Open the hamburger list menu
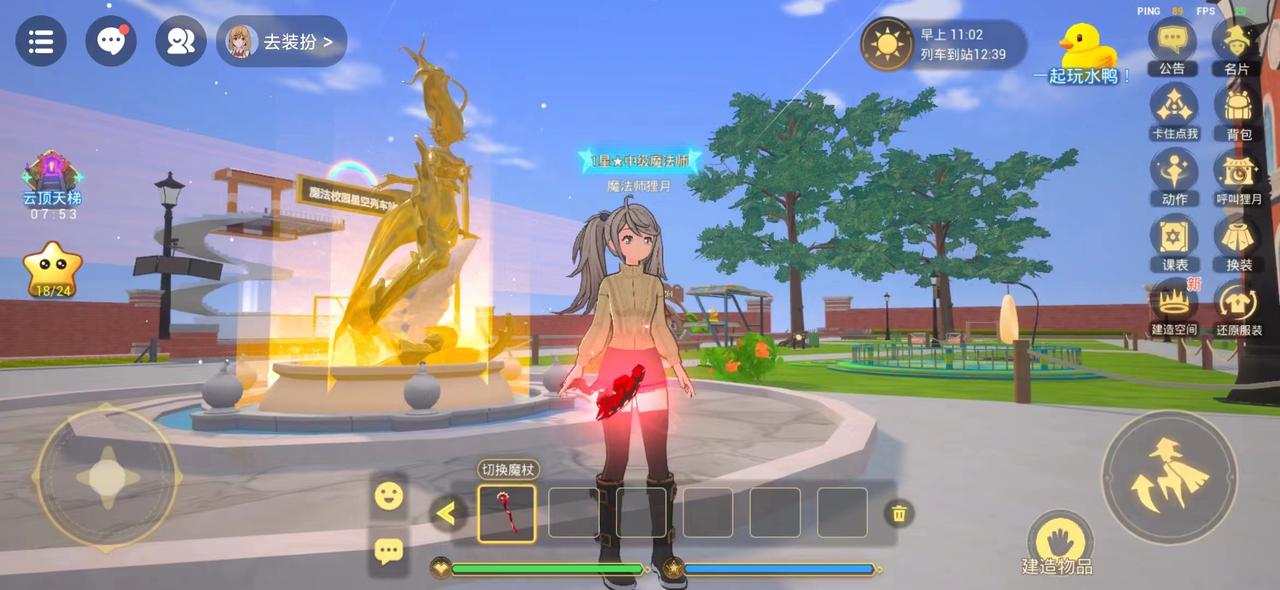This screenshot has width=1280, height=590. click(41, 41)
